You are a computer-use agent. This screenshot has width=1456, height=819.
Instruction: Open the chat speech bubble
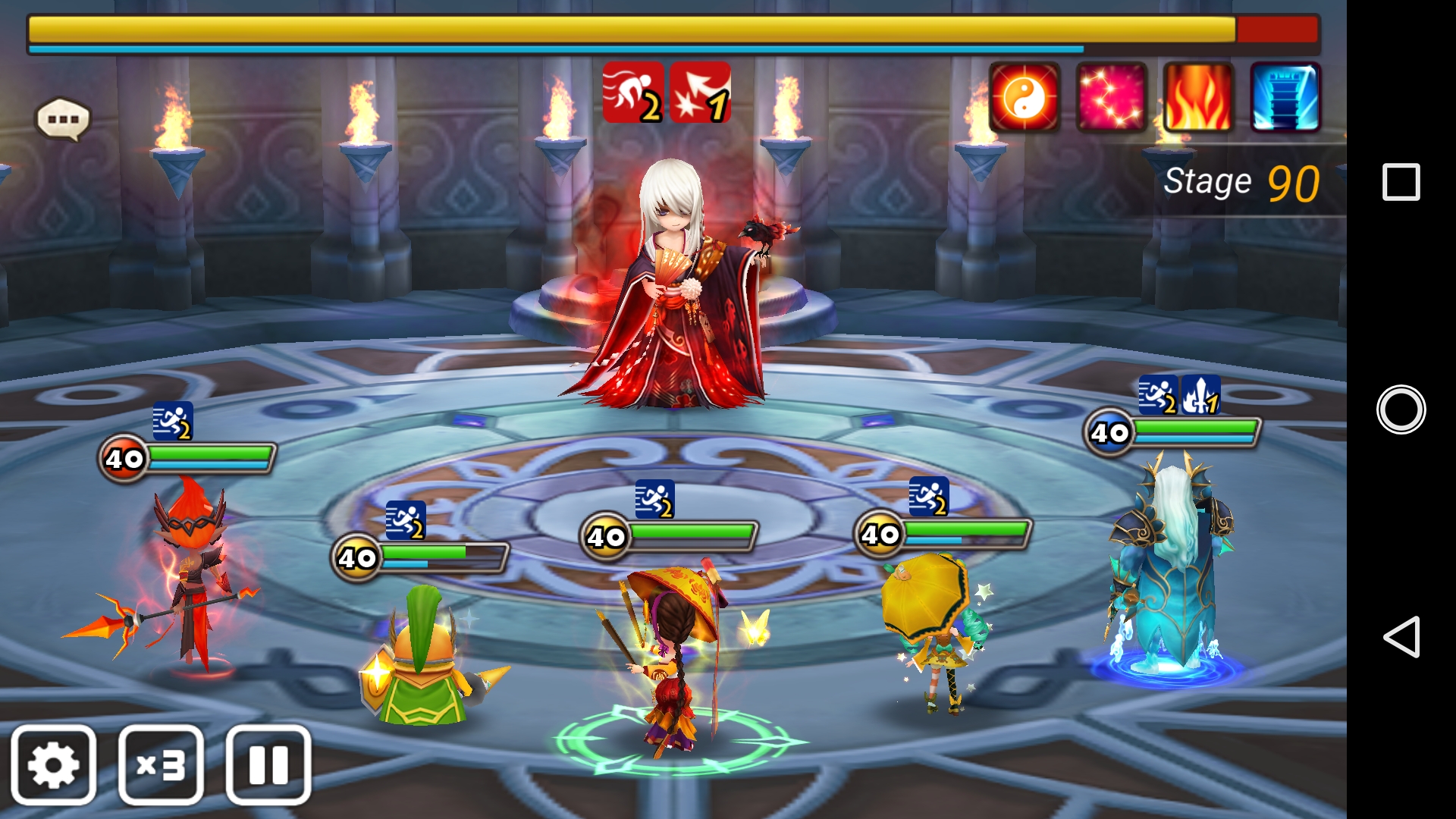[63, 119]
